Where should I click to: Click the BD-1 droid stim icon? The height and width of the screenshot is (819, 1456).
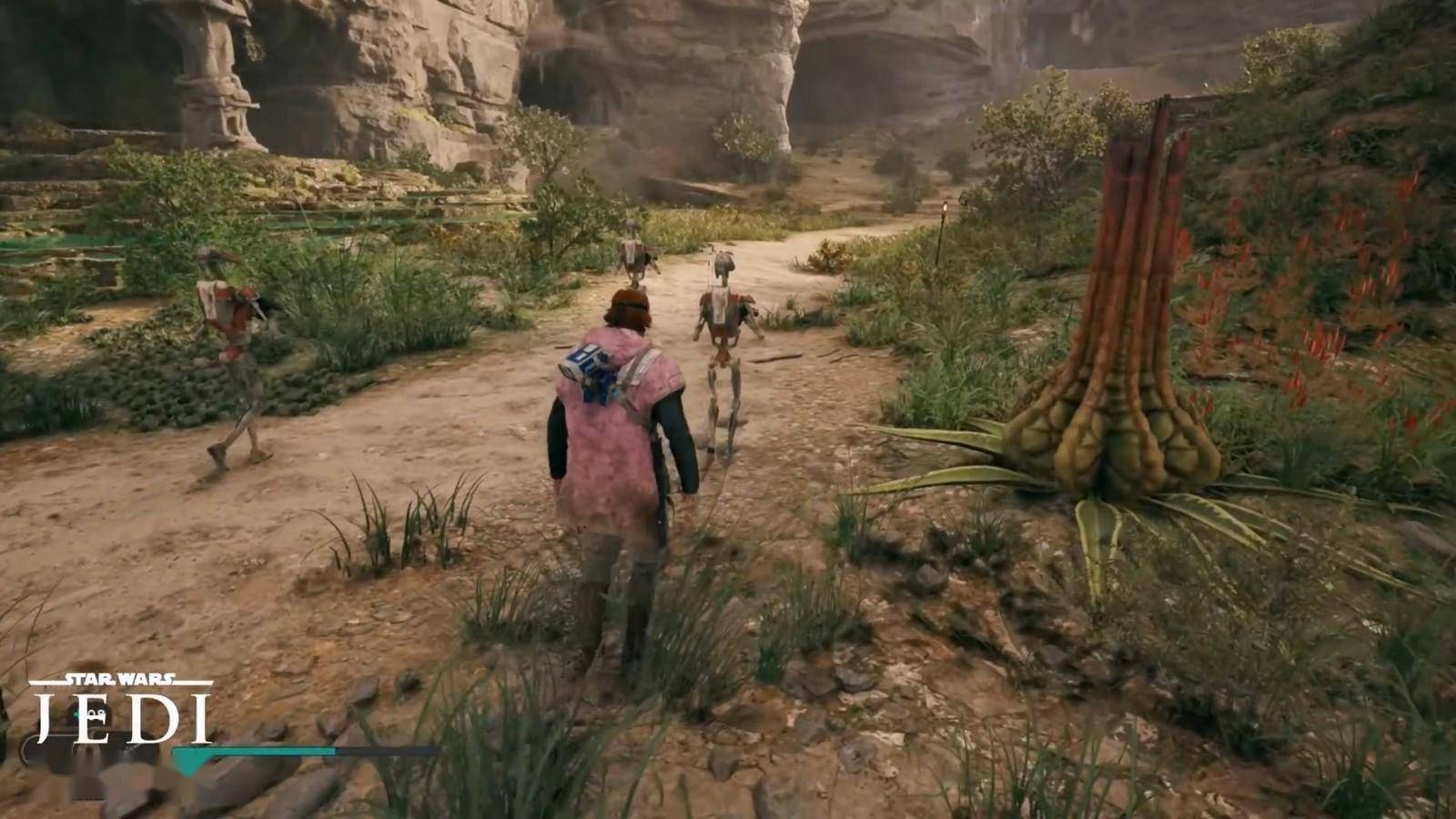coord(91,715)
